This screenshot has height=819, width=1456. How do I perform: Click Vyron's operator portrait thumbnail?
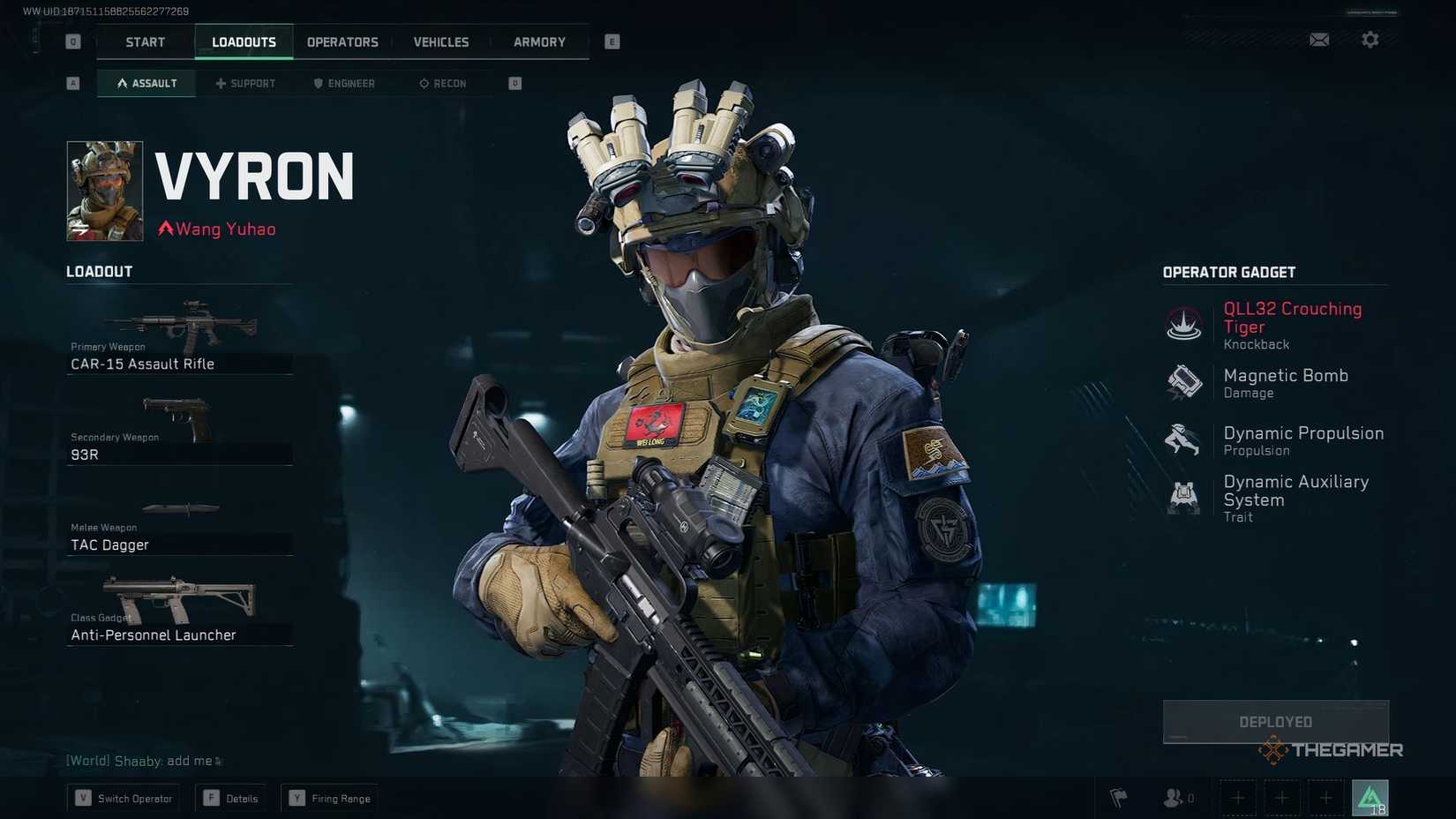pyautogui.click(x=104, y=191)
